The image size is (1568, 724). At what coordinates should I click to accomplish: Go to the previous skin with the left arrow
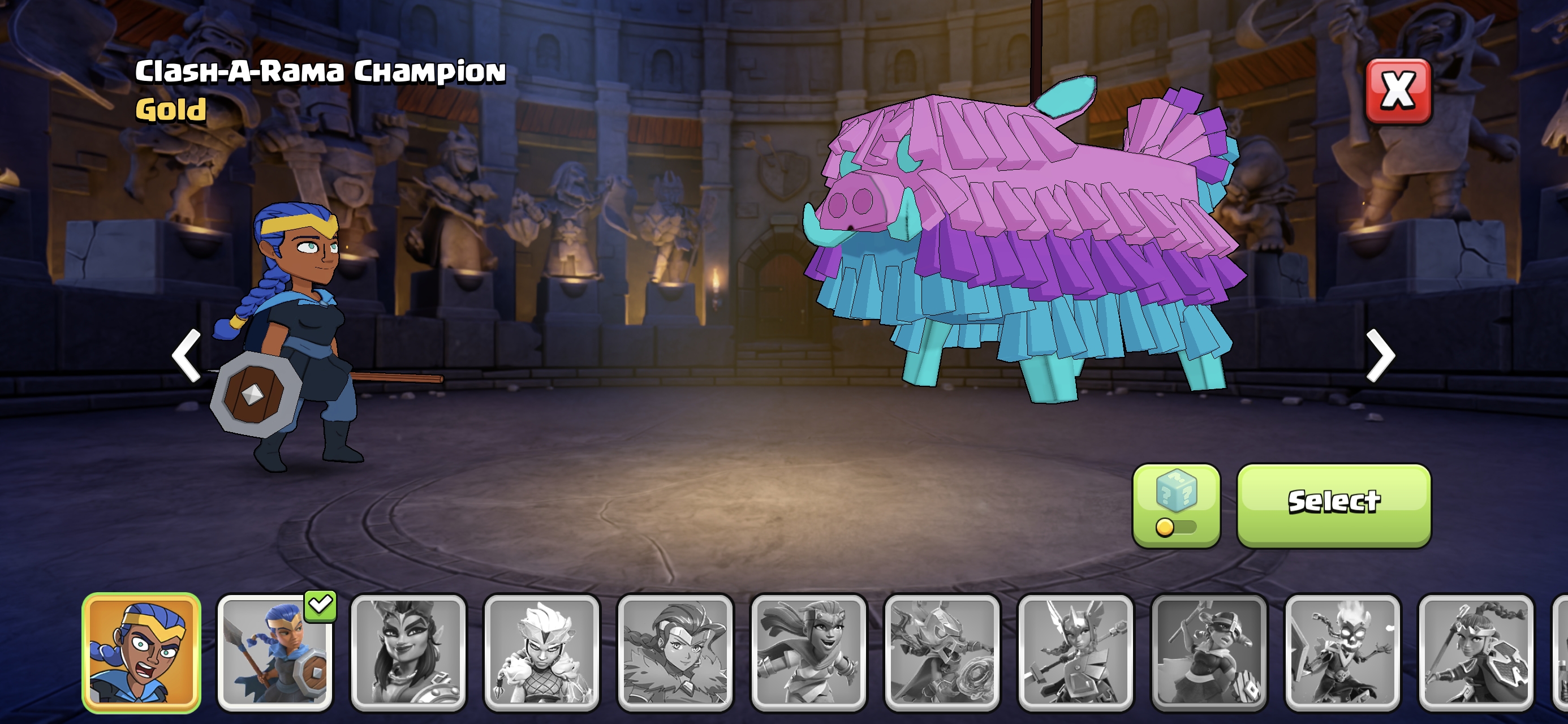(187, 355)
